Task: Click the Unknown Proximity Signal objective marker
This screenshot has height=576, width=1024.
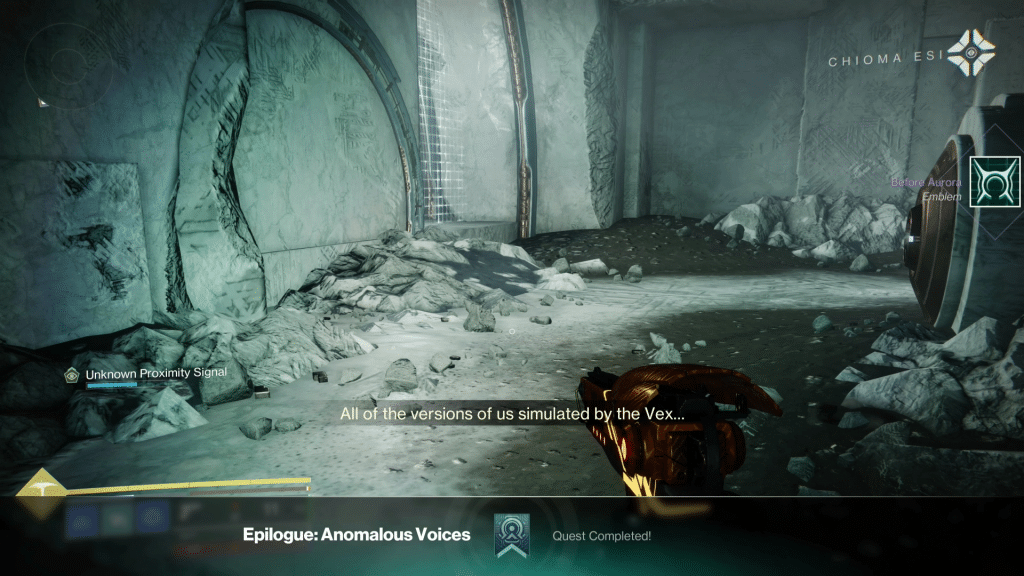Action: (71, 374)
